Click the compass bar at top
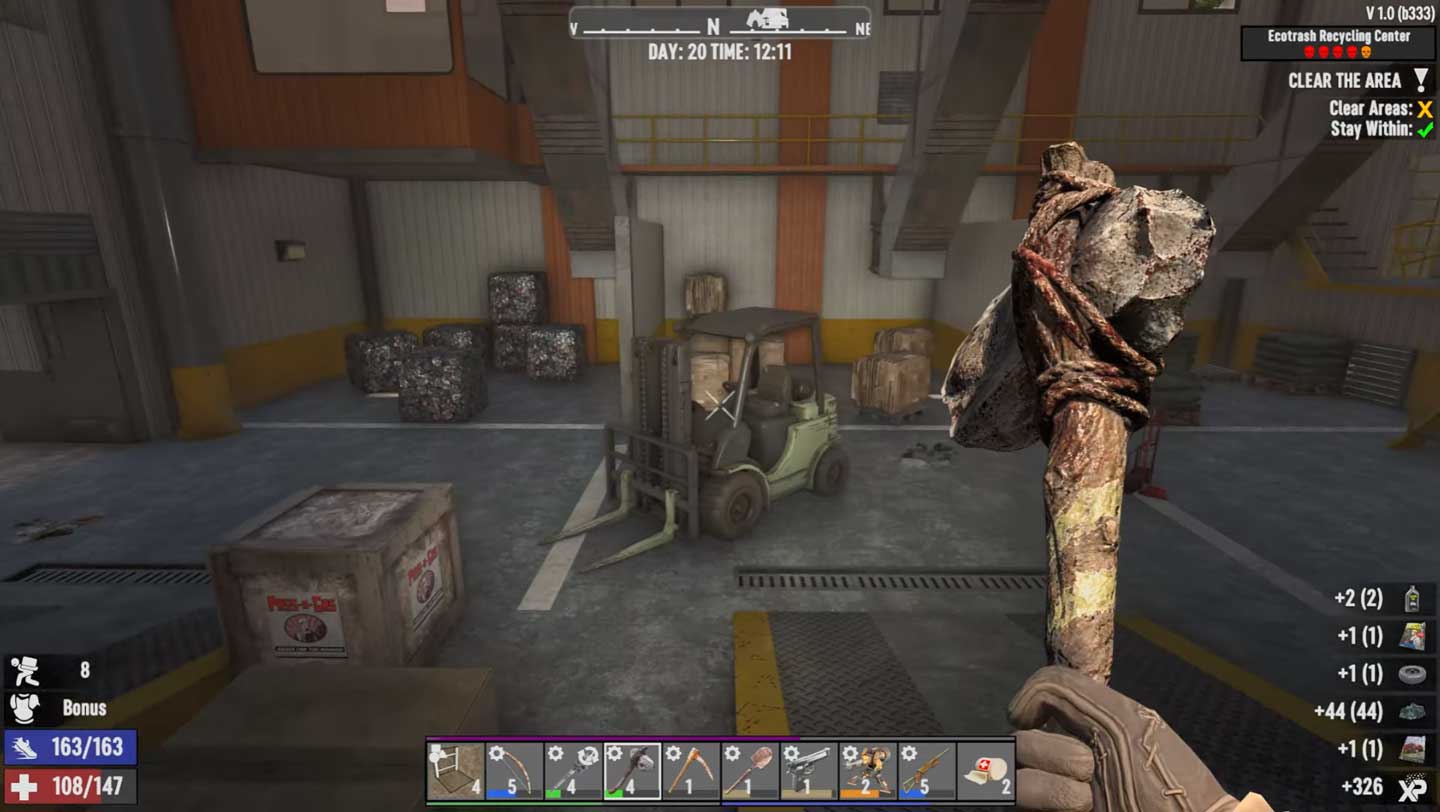The width and height of the screenshot is (1440, 812). [x=719, y=24]
